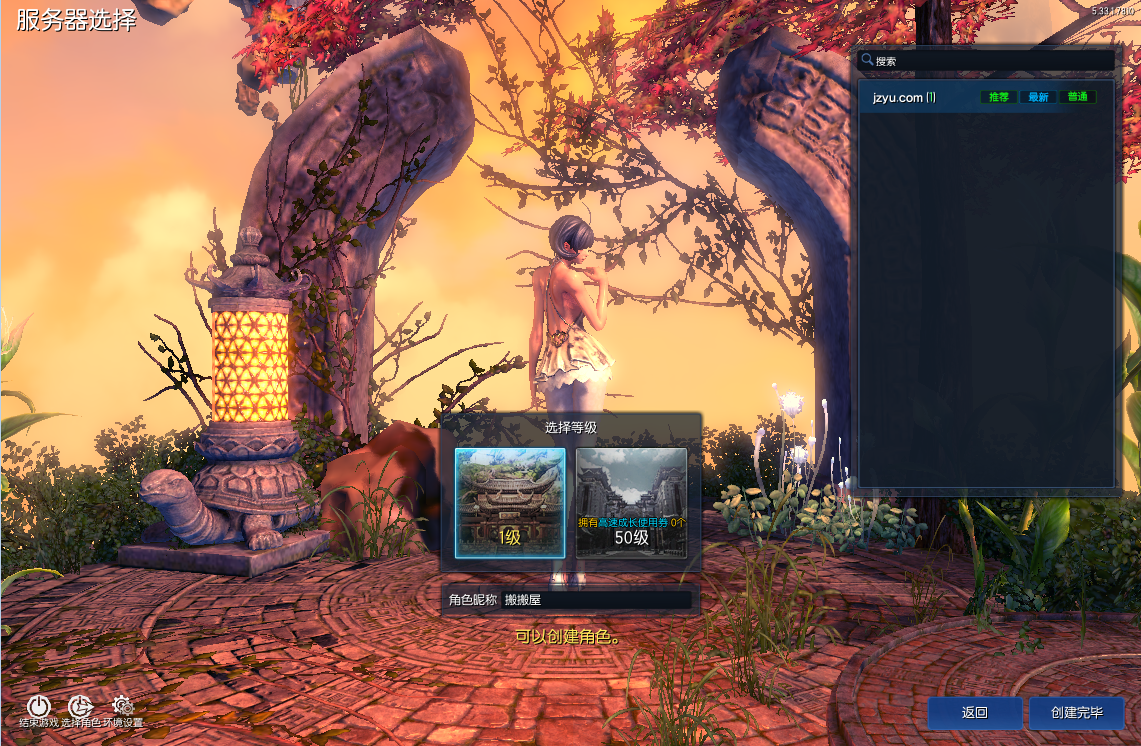Viewport: 1141px width, 746px height.
Task: Open environment settings (环境设置) gear icon
Action: (x=123, y=707)
